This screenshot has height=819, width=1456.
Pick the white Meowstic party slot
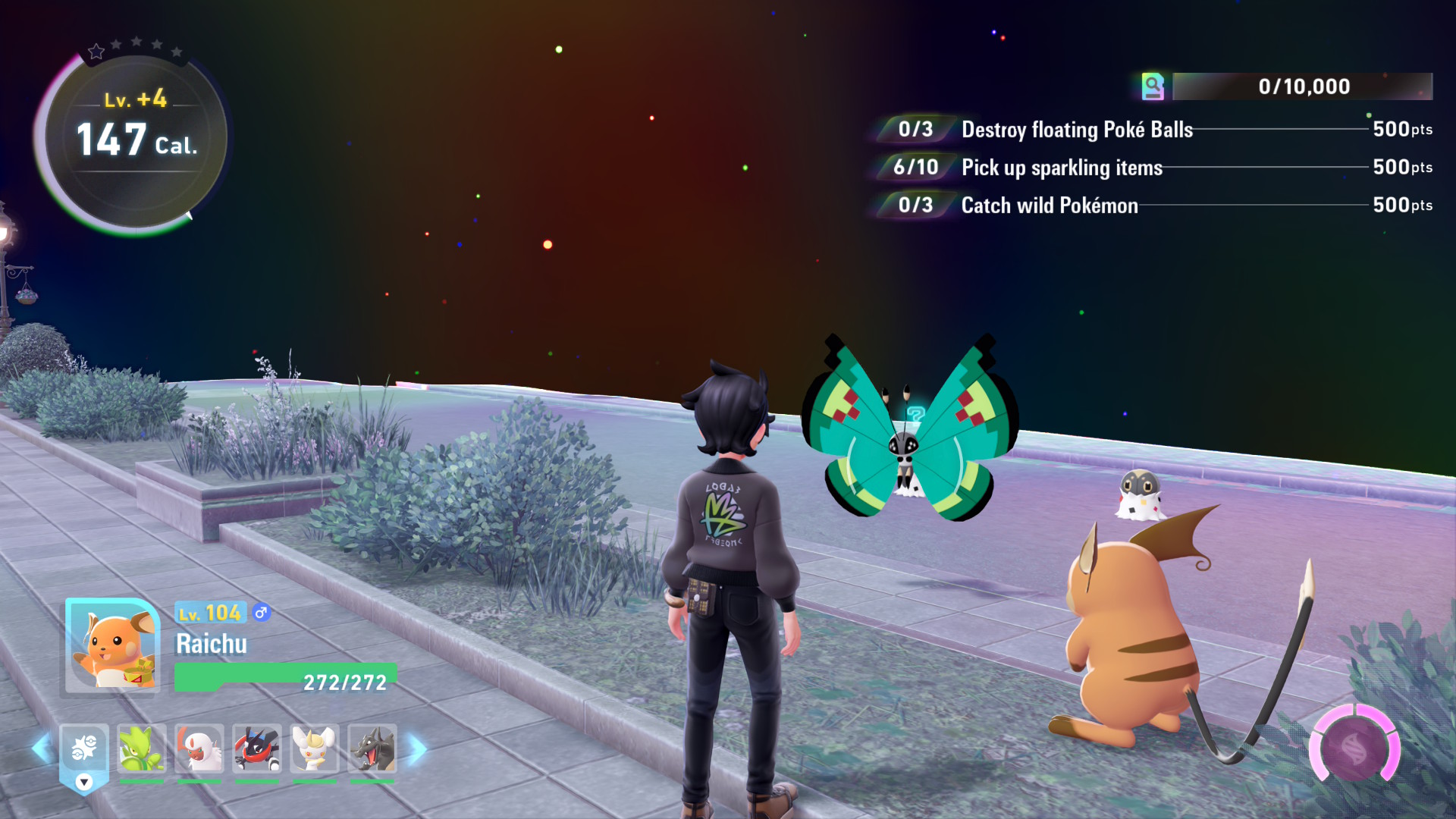pos(315,749)
